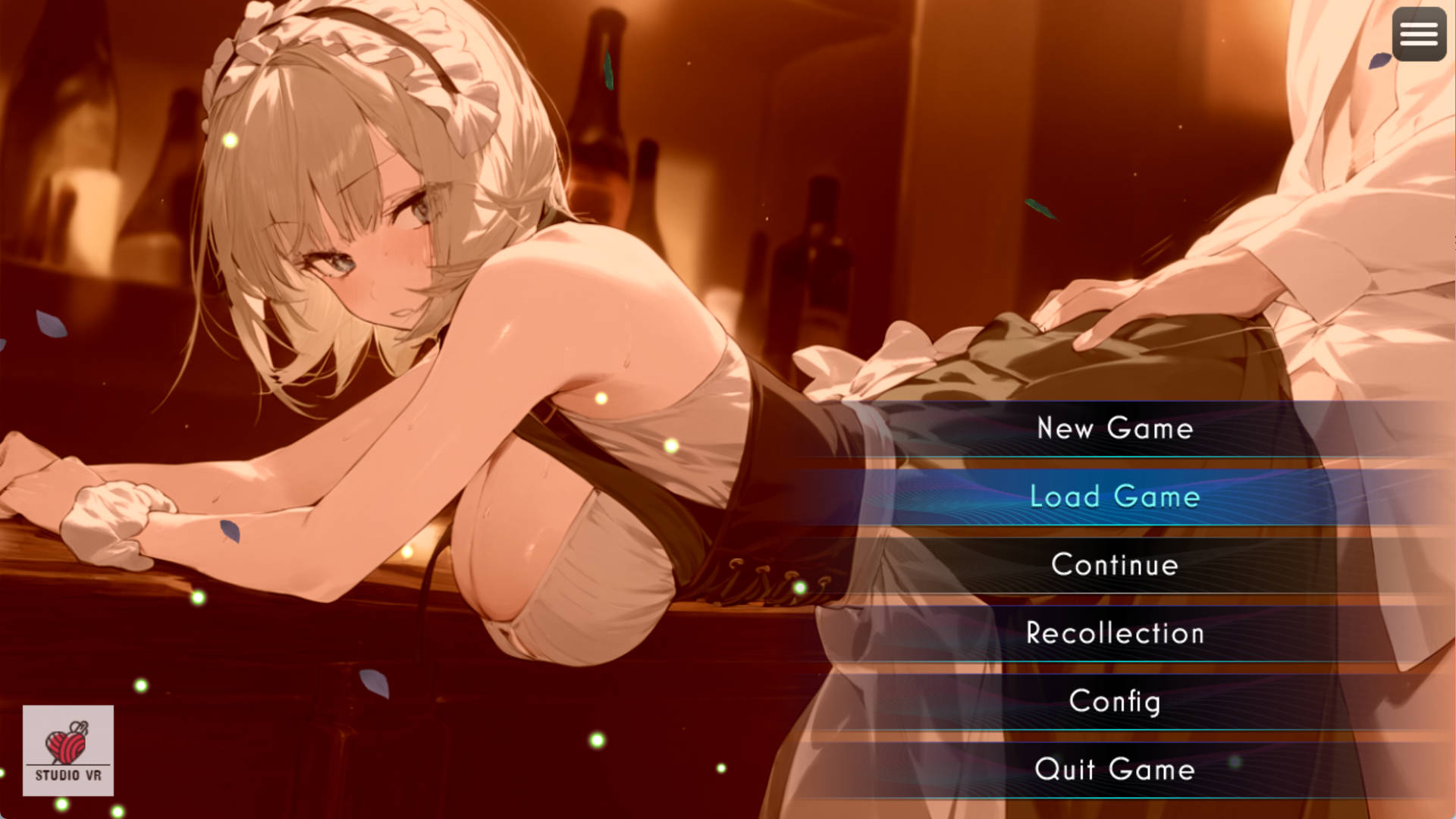Open the hamburger menu icon
This screenshot has height=819, width=1456.
1419,34
